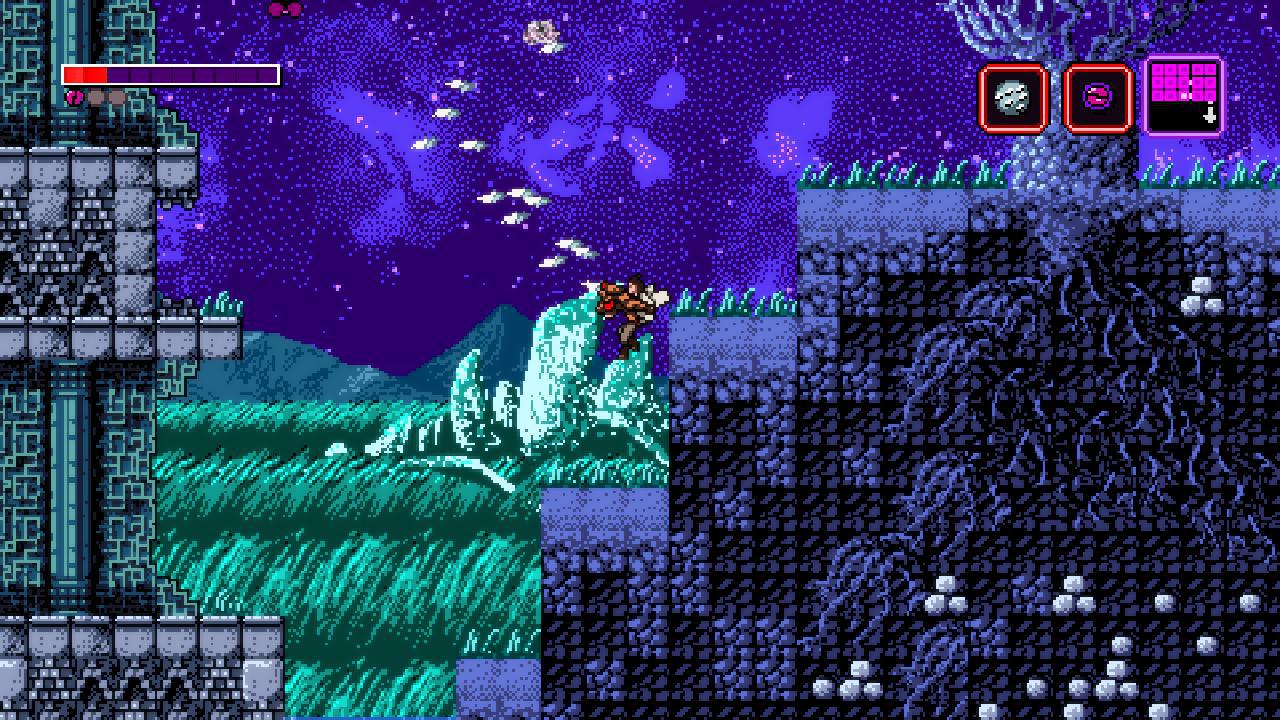Select the first brown ammo orb indicator
Screen dimensions: 1280x720
click(95, 96)
